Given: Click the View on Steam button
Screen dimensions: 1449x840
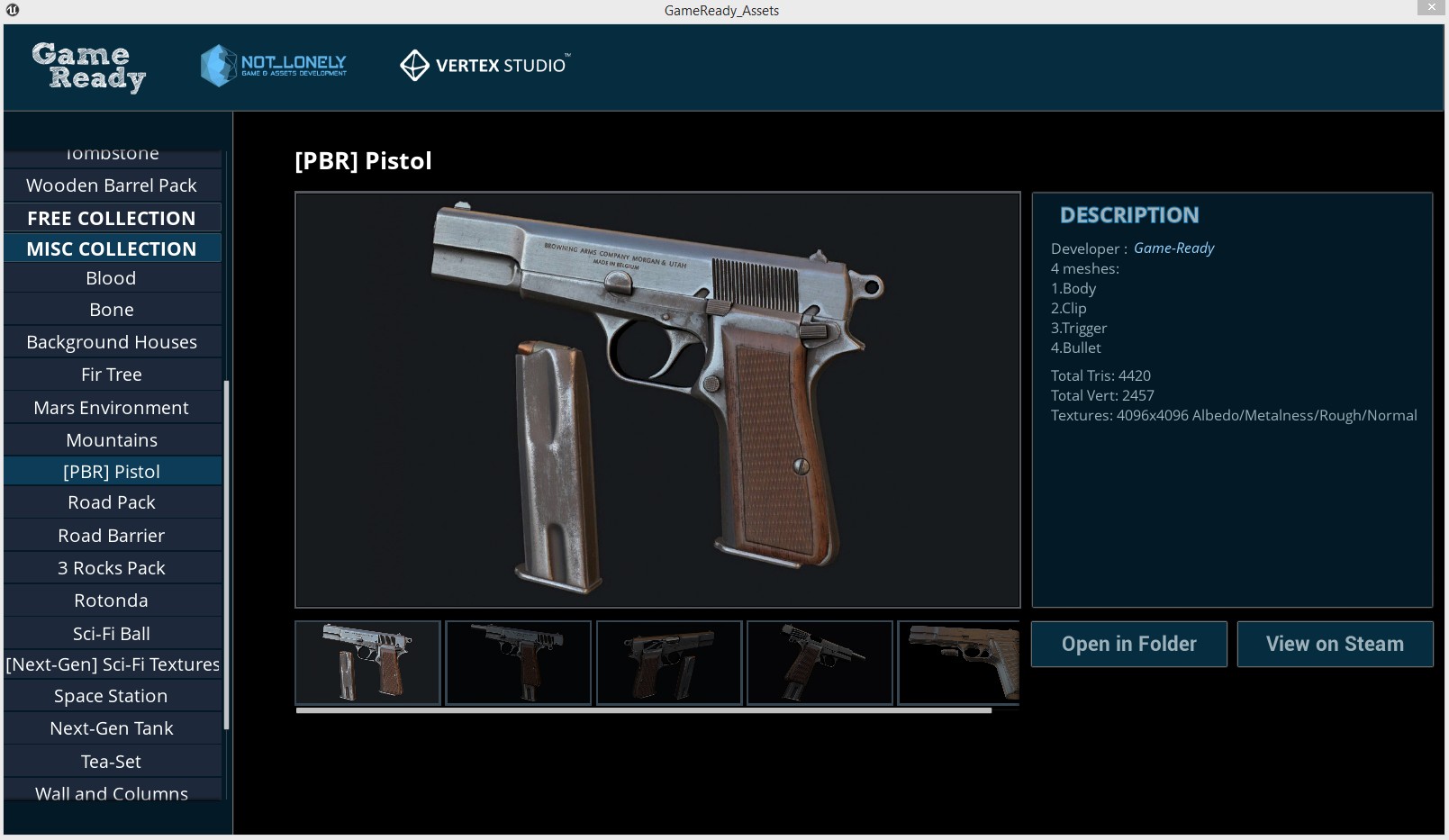Looking at the screenshot, I should tap(1335, 644).
